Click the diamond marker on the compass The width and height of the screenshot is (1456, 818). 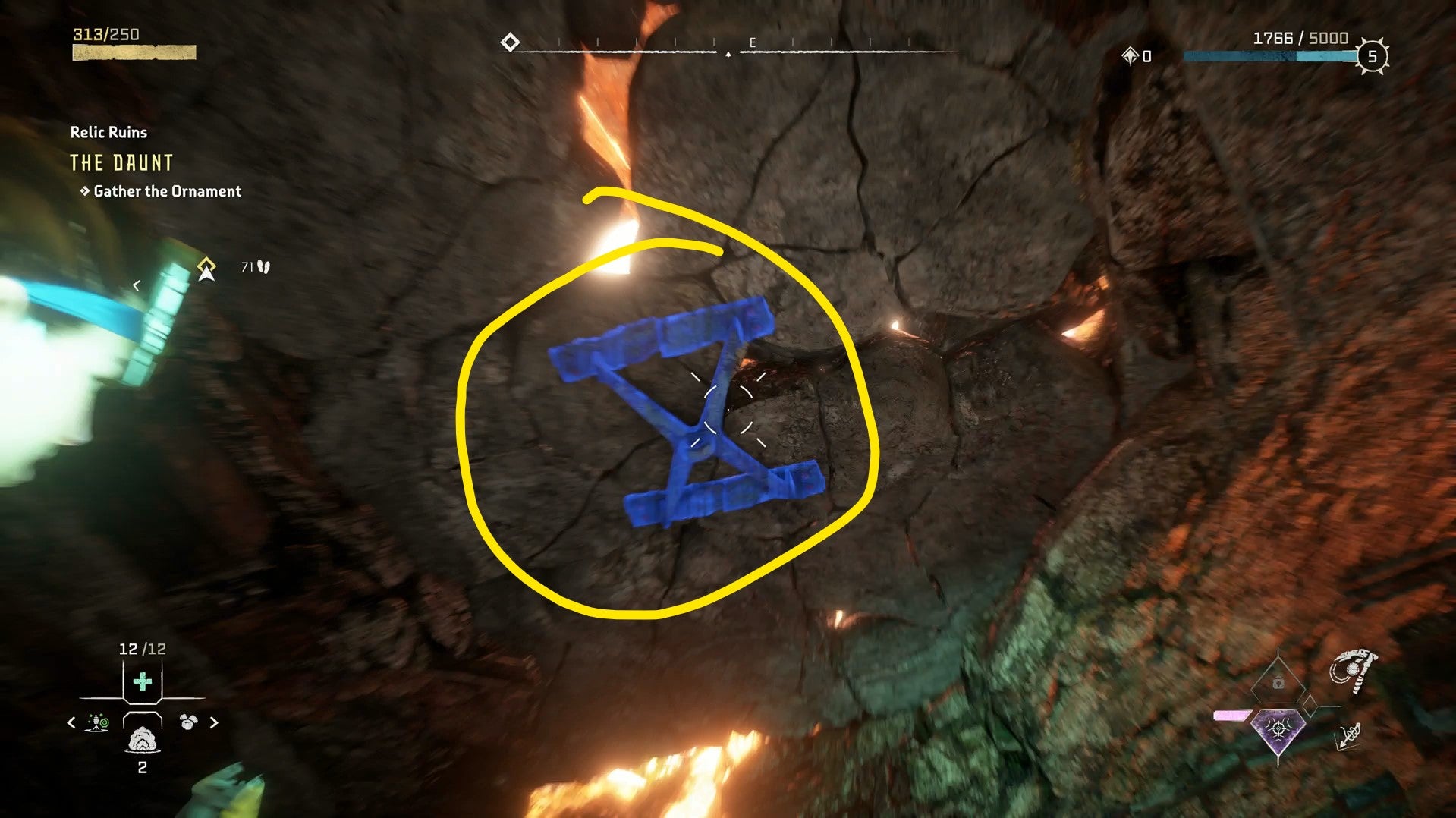pyautogui.click(x=510, y=42)
